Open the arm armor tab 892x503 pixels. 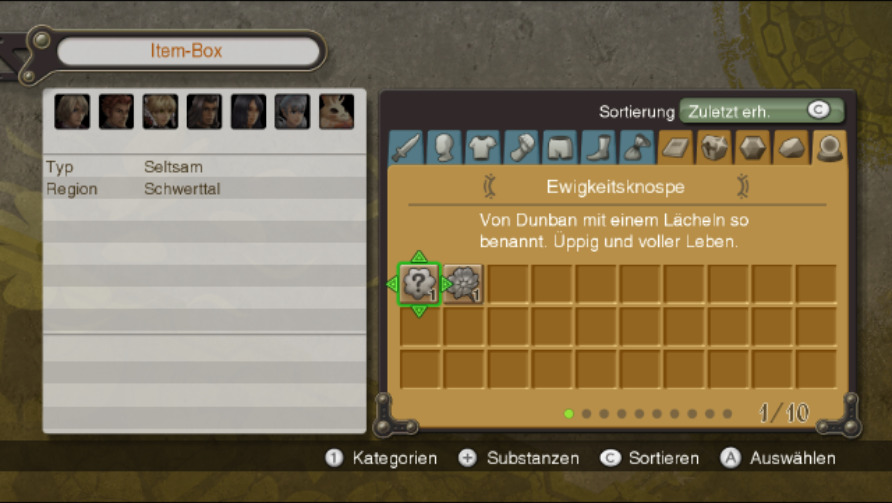520,147
